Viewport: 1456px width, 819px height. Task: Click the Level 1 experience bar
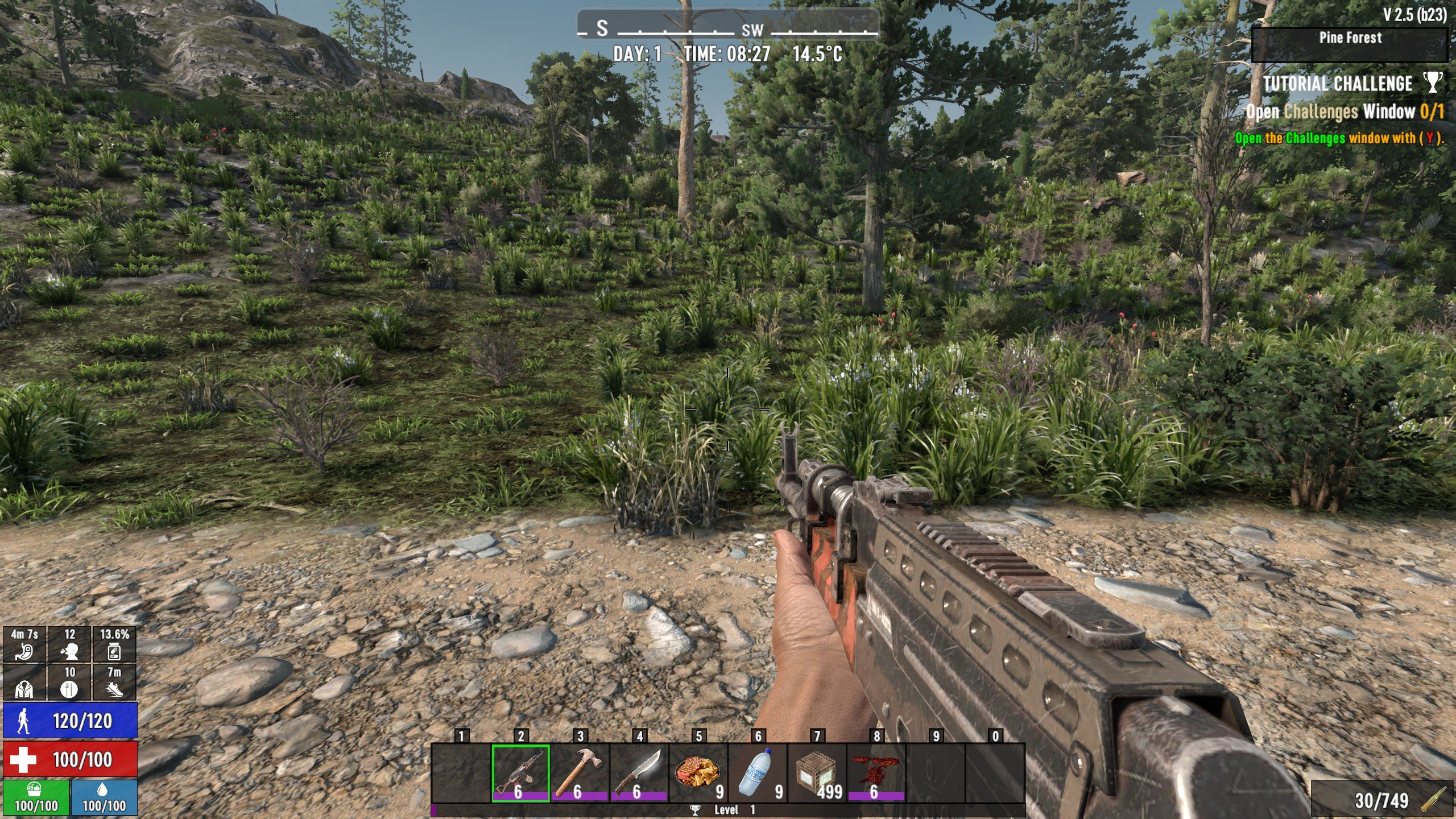pyautogui.click(x=728, y=810)
